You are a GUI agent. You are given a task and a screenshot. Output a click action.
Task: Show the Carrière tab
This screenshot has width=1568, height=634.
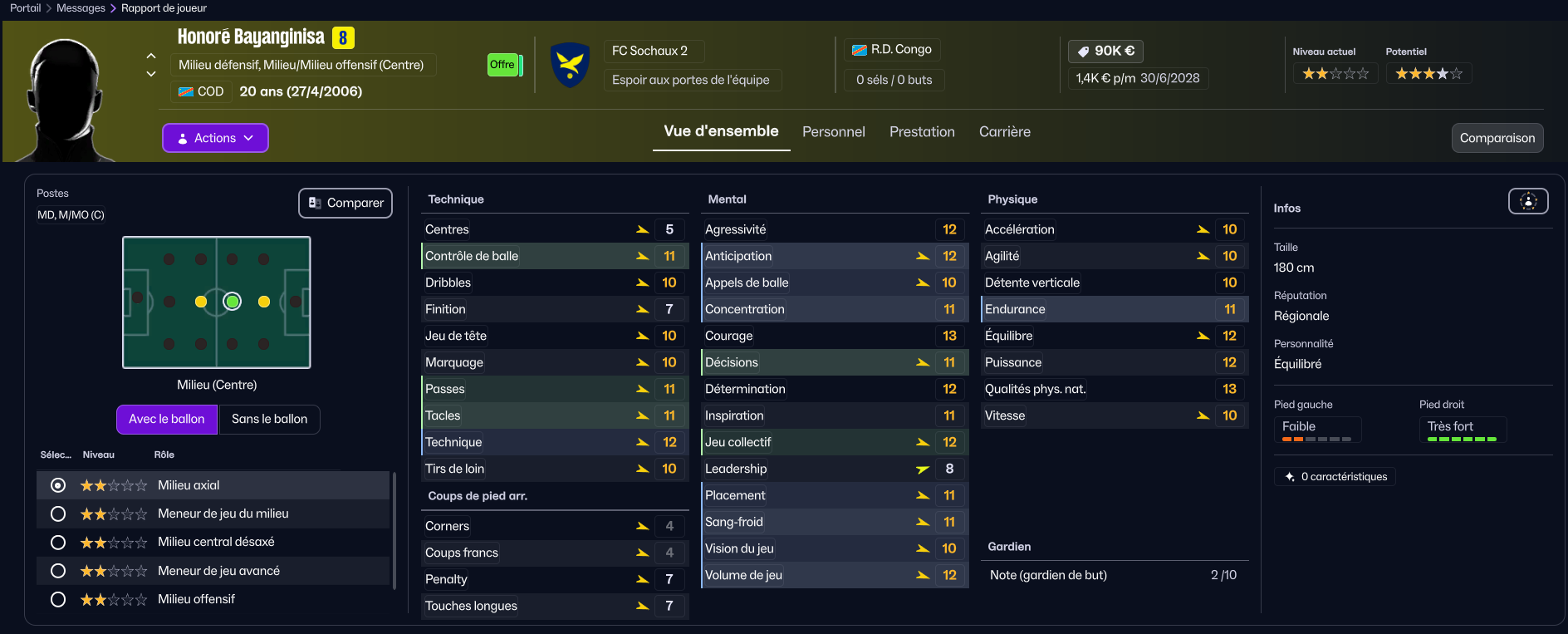[1004, 132]
